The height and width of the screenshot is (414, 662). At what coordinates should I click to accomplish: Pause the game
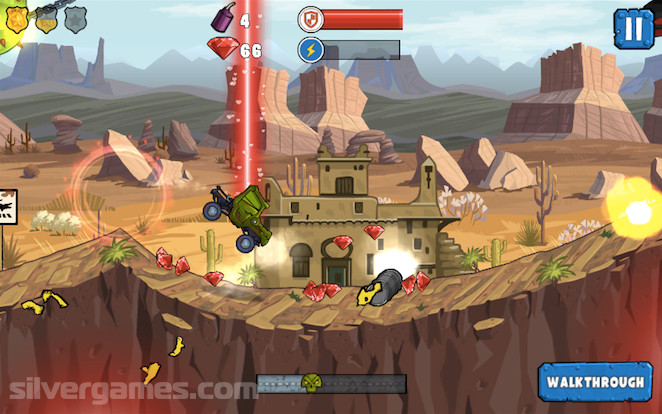pyautogui.click(x=633, y=27)
